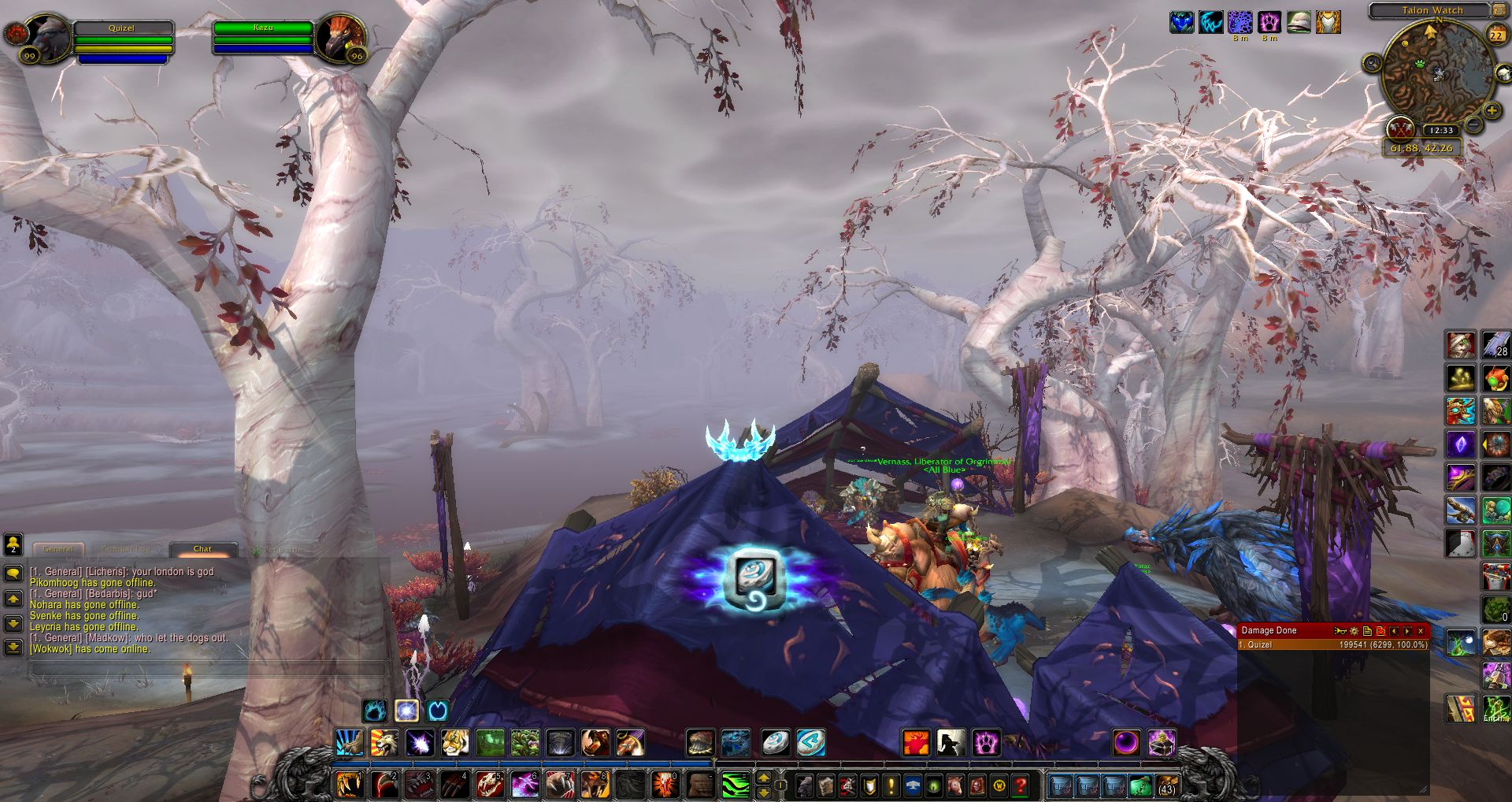Click Recount's left arrow for previous report
This screenshot has width=1512, height=802.
tap(1394, 631)
